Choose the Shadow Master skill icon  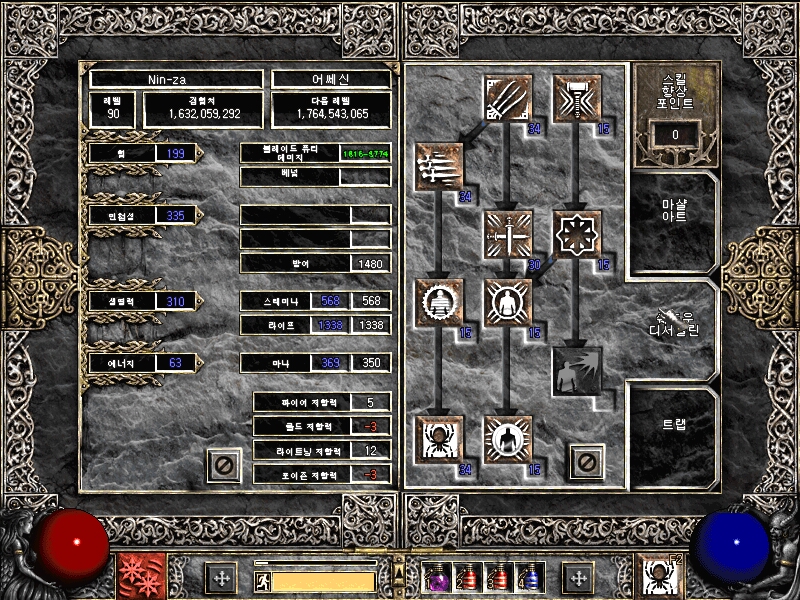507,439
